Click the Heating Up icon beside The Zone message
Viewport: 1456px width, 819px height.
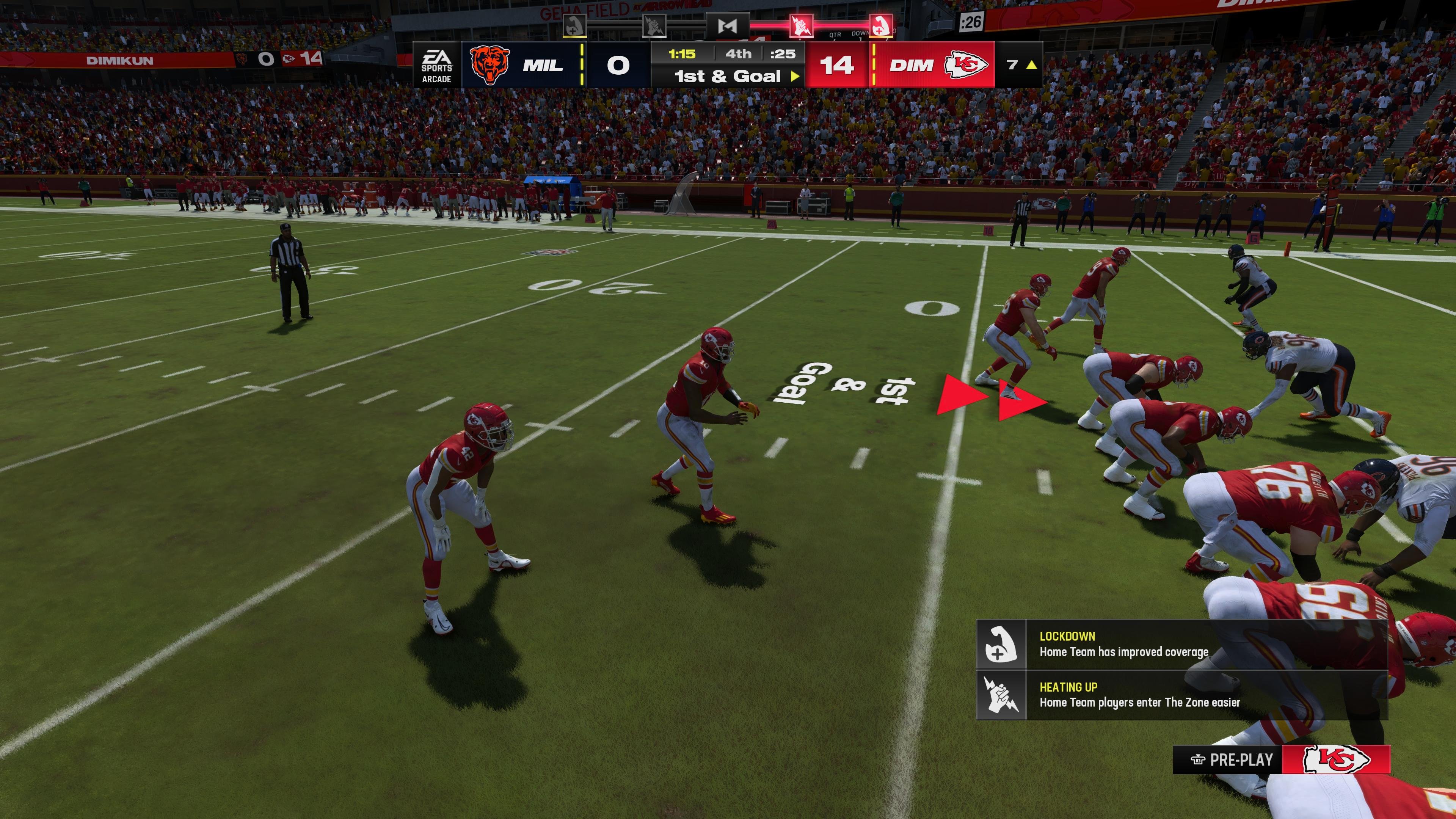(x=1001, y=696)
